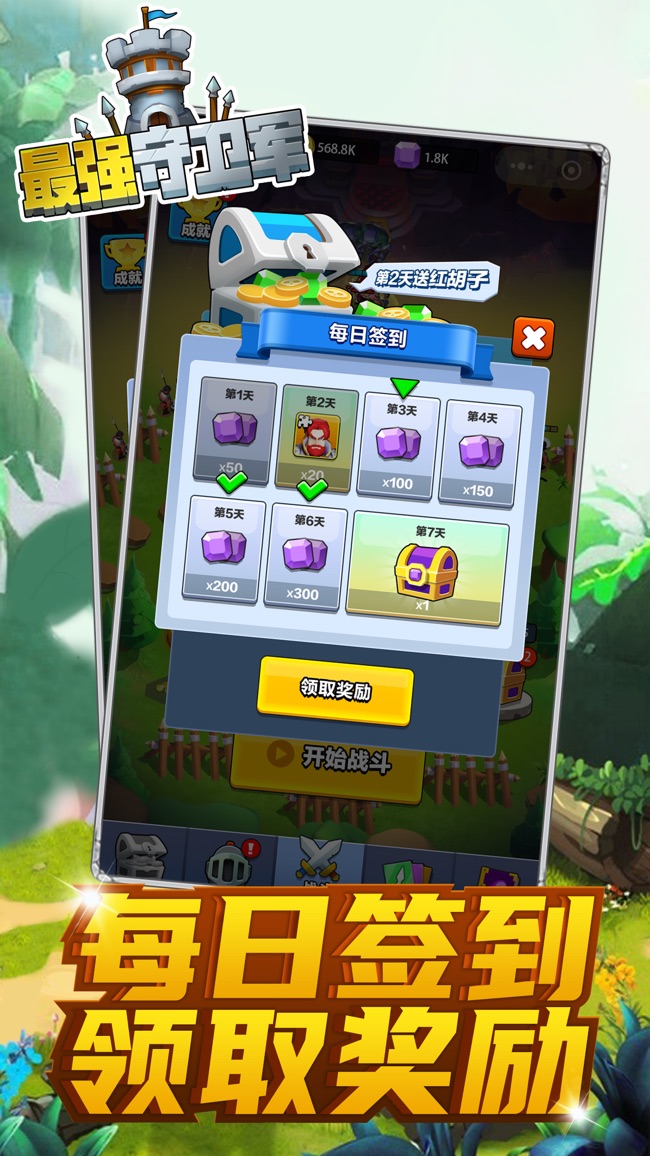Claim reward with the 领取奖励 button
Viewport: 650px width, 1156px height.
coord(335,691)
